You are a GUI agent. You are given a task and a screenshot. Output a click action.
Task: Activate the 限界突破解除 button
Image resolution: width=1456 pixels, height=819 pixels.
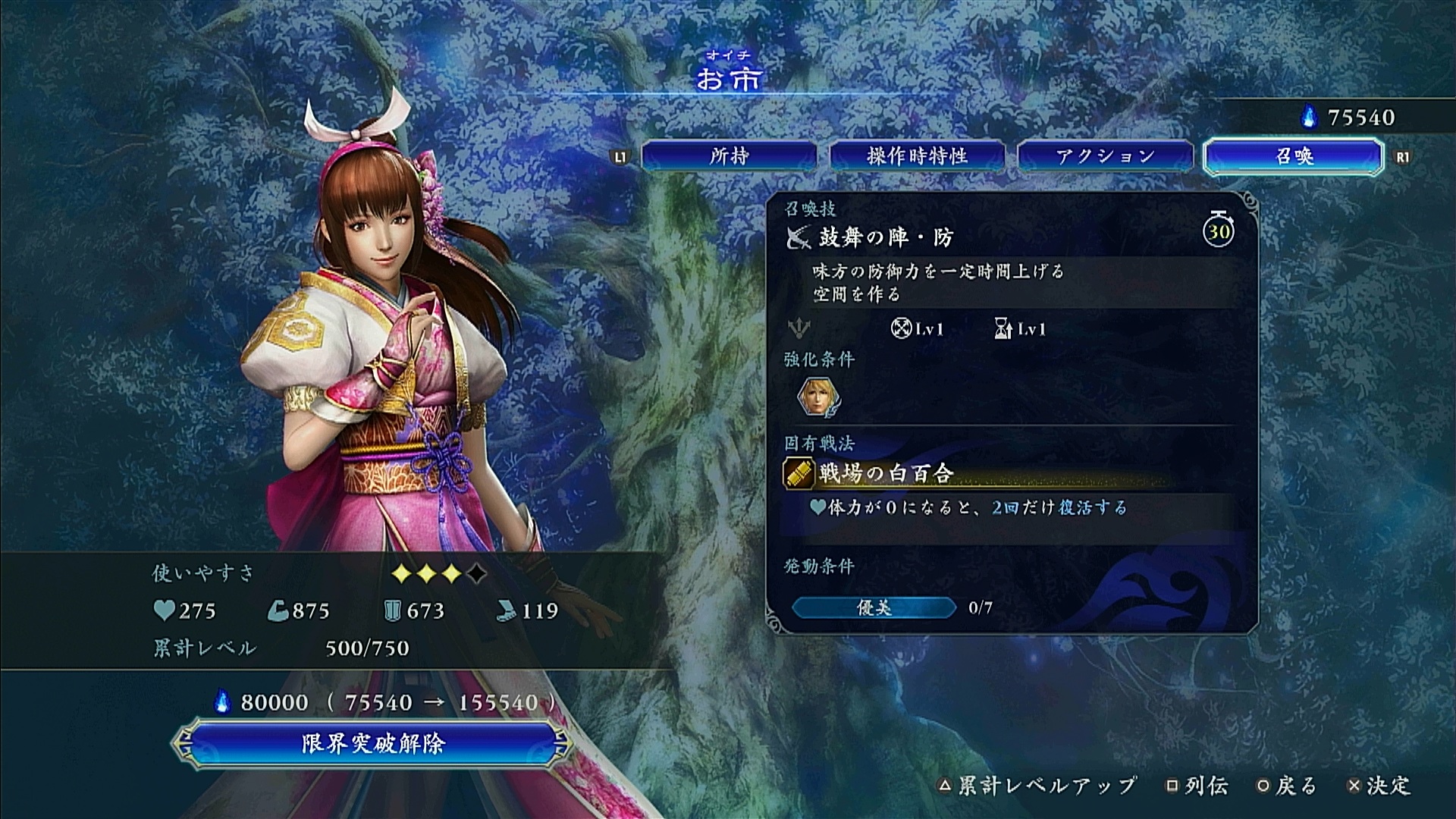372,743
